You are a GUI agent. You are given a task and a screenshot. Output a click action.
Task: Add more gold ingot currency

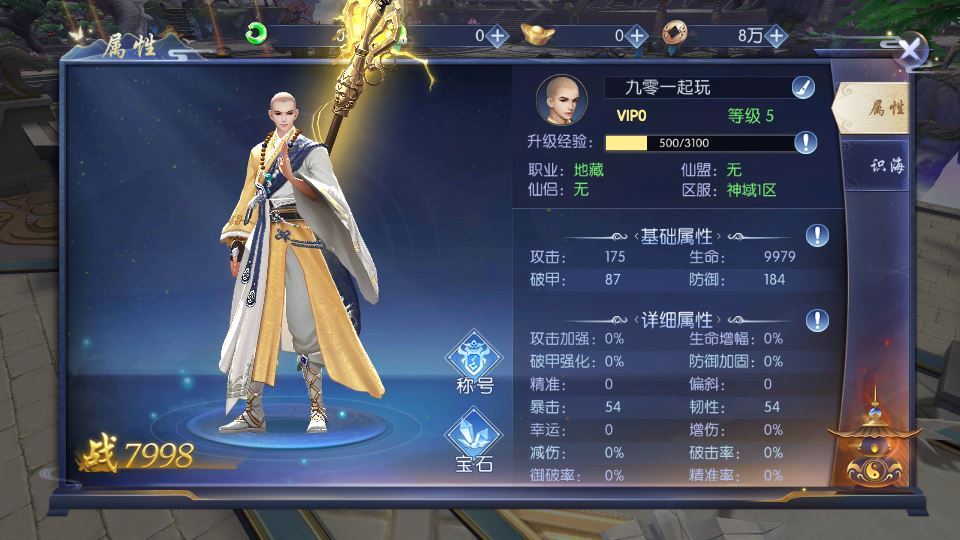pyautogui.click(x=637, y=35)
